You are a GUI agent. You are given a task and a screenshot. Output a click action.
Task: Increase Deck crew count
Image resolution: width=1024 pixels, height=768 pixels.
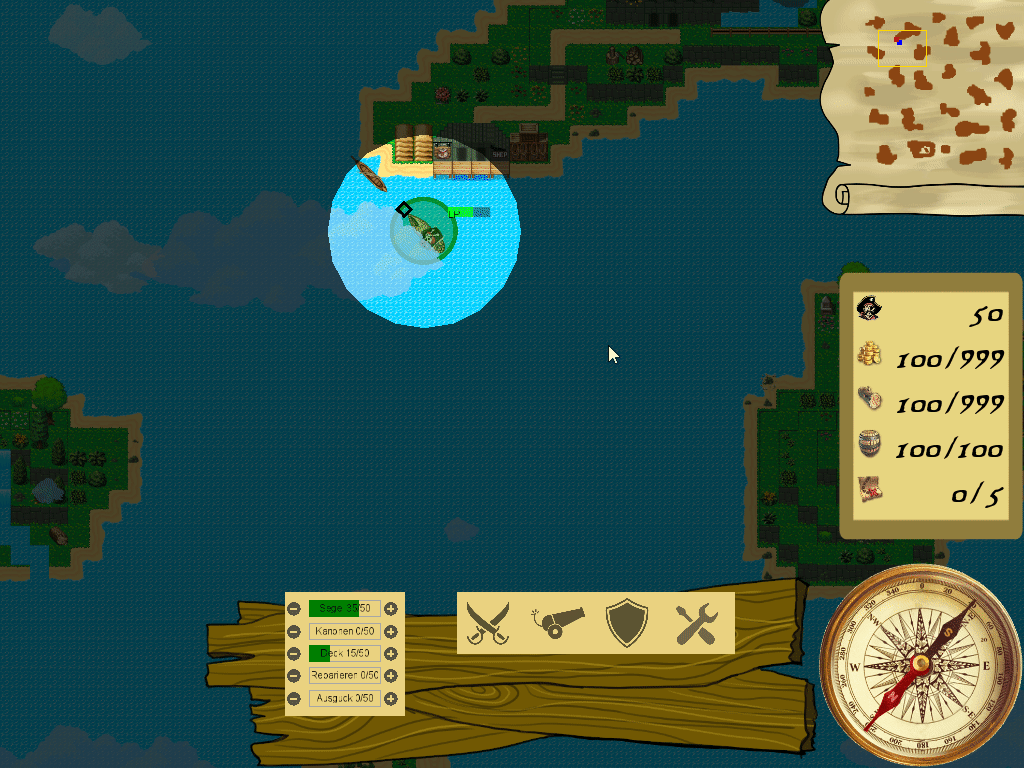(x=391, y=654)
